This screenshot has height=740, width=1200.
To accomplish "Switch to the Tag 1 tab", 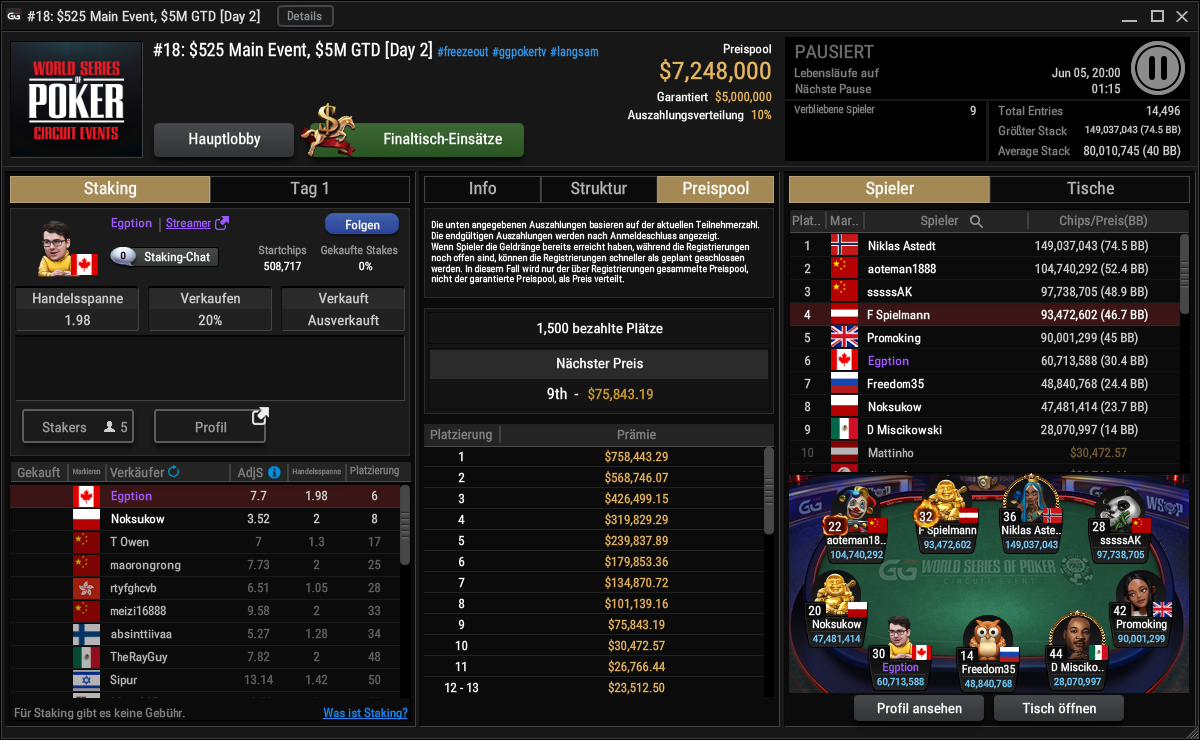I will (x=309, y=189).
